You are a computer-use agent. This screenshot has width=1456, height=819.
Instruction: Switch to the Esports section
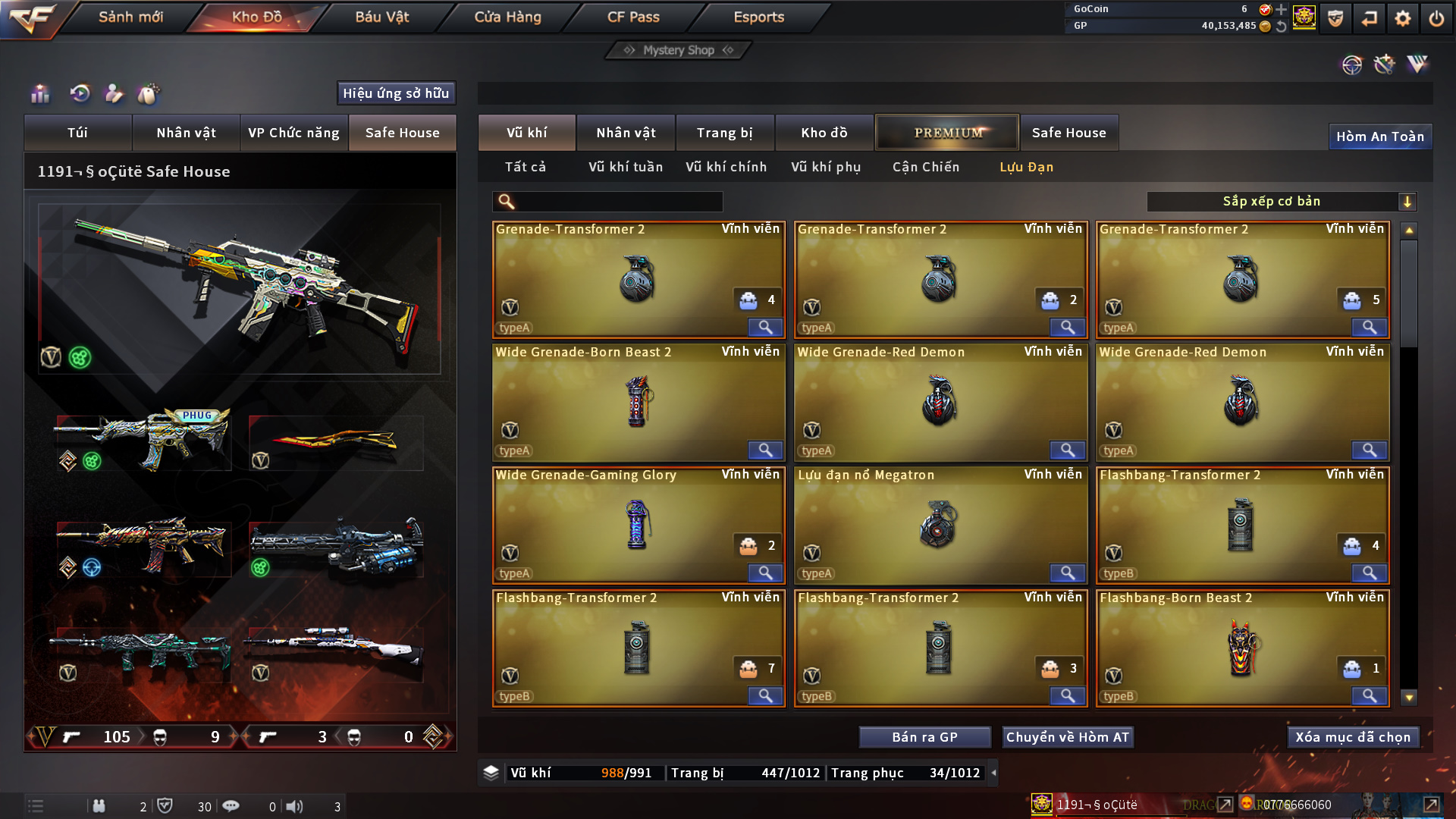coord(758,17)
